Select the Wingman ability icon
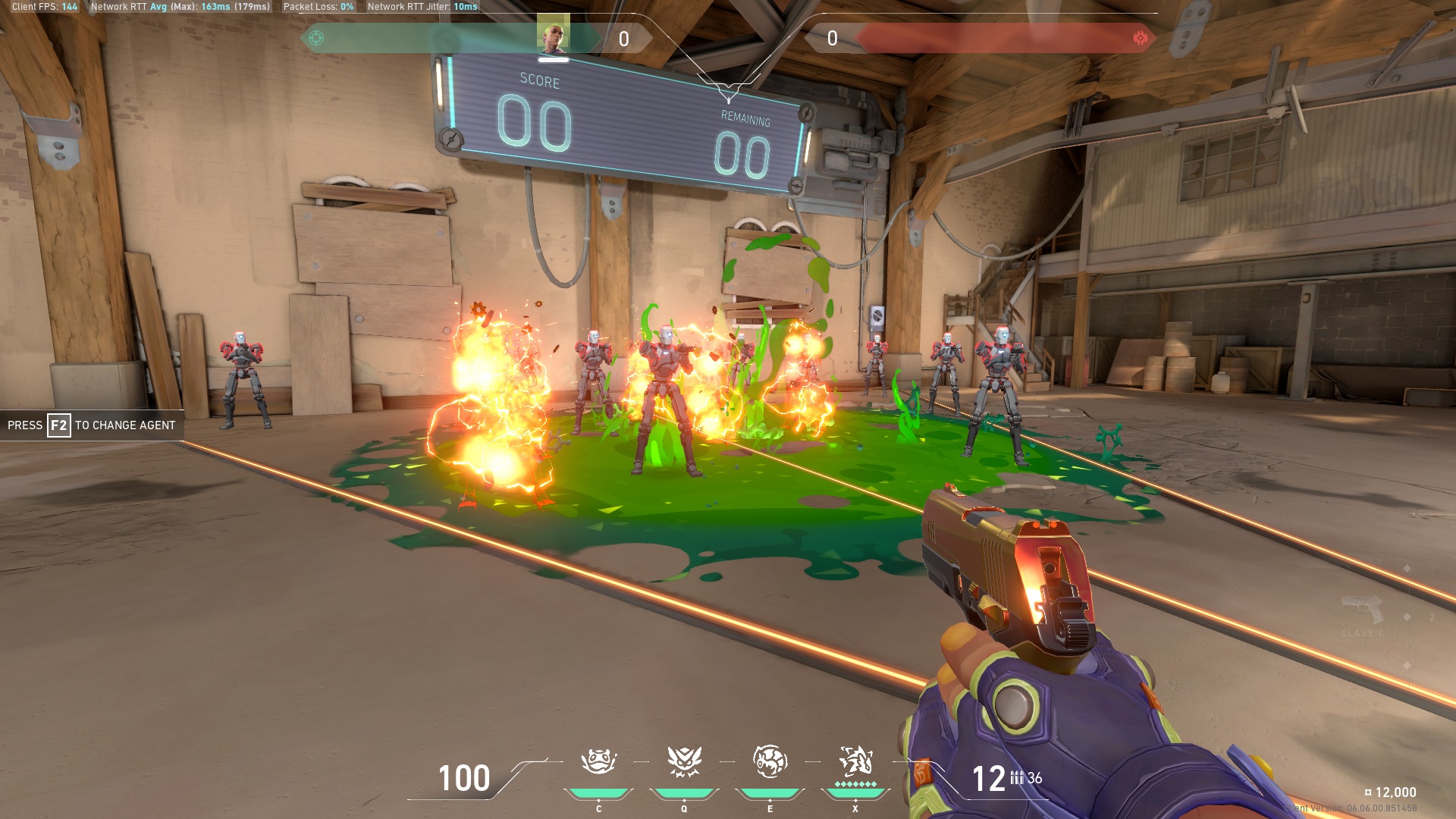The image size is (1456, 819). tap(684, 762)
